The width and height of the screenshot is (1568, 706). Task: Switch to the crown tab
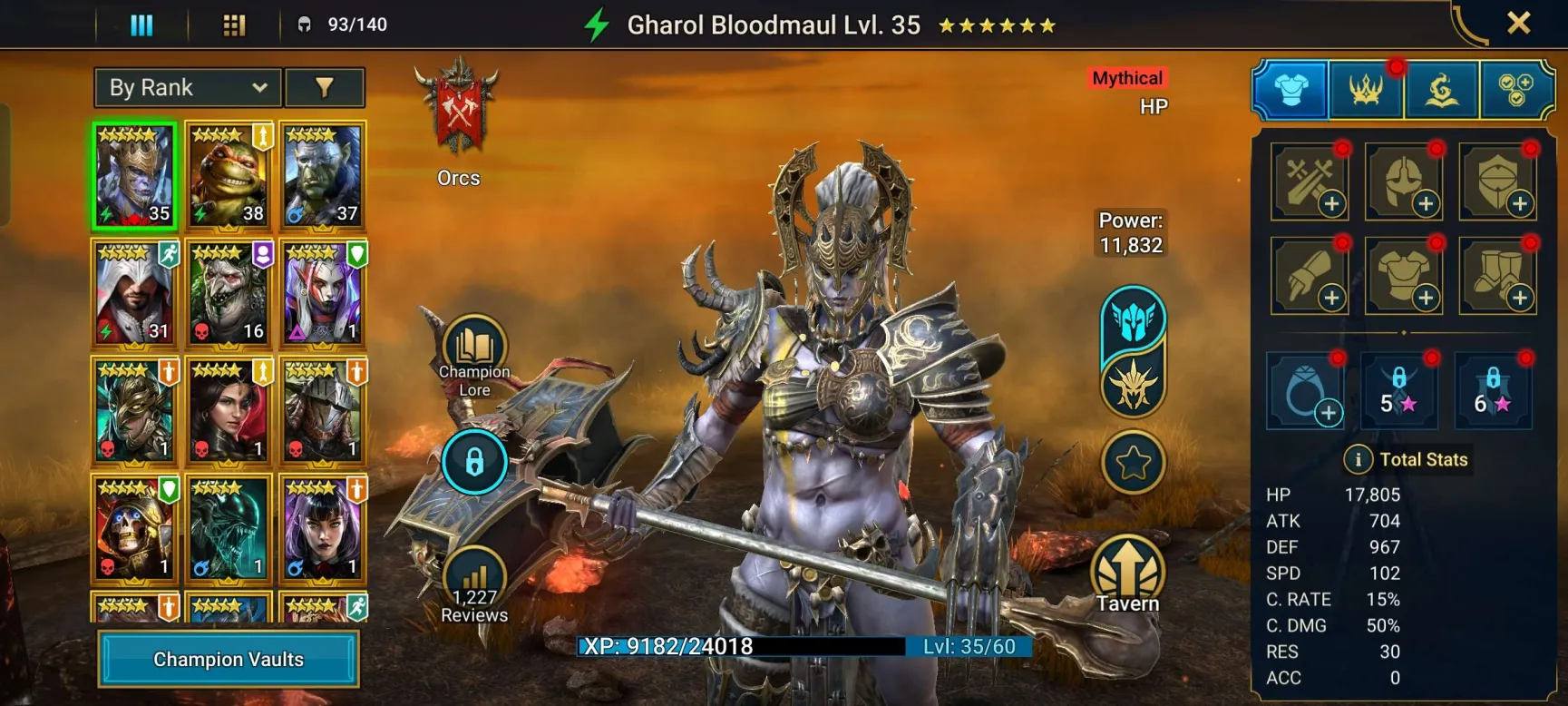pyautogui.click(x=1366, y=90)
